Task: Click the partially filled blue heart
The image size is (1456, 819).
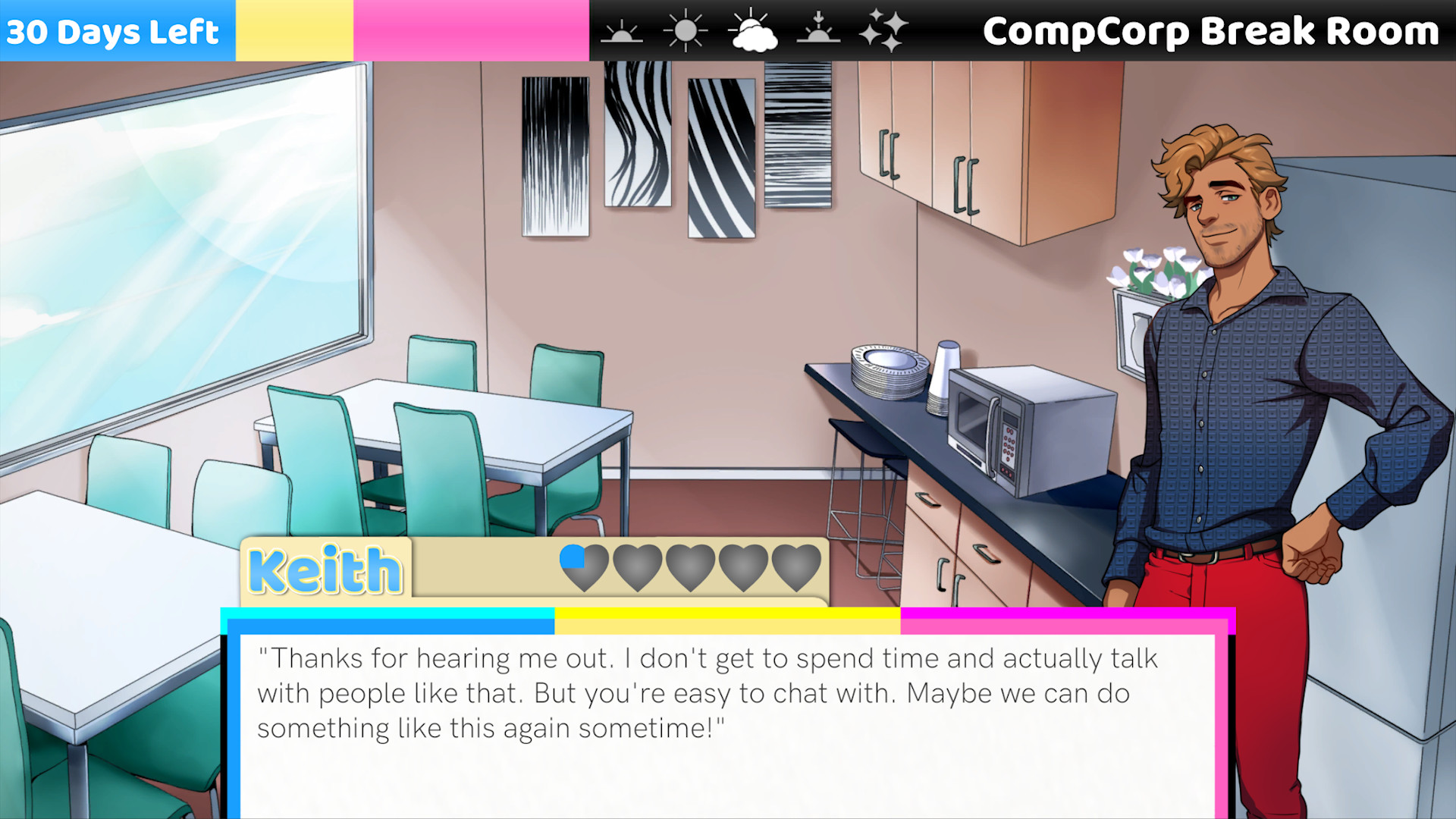Action: 583,568
